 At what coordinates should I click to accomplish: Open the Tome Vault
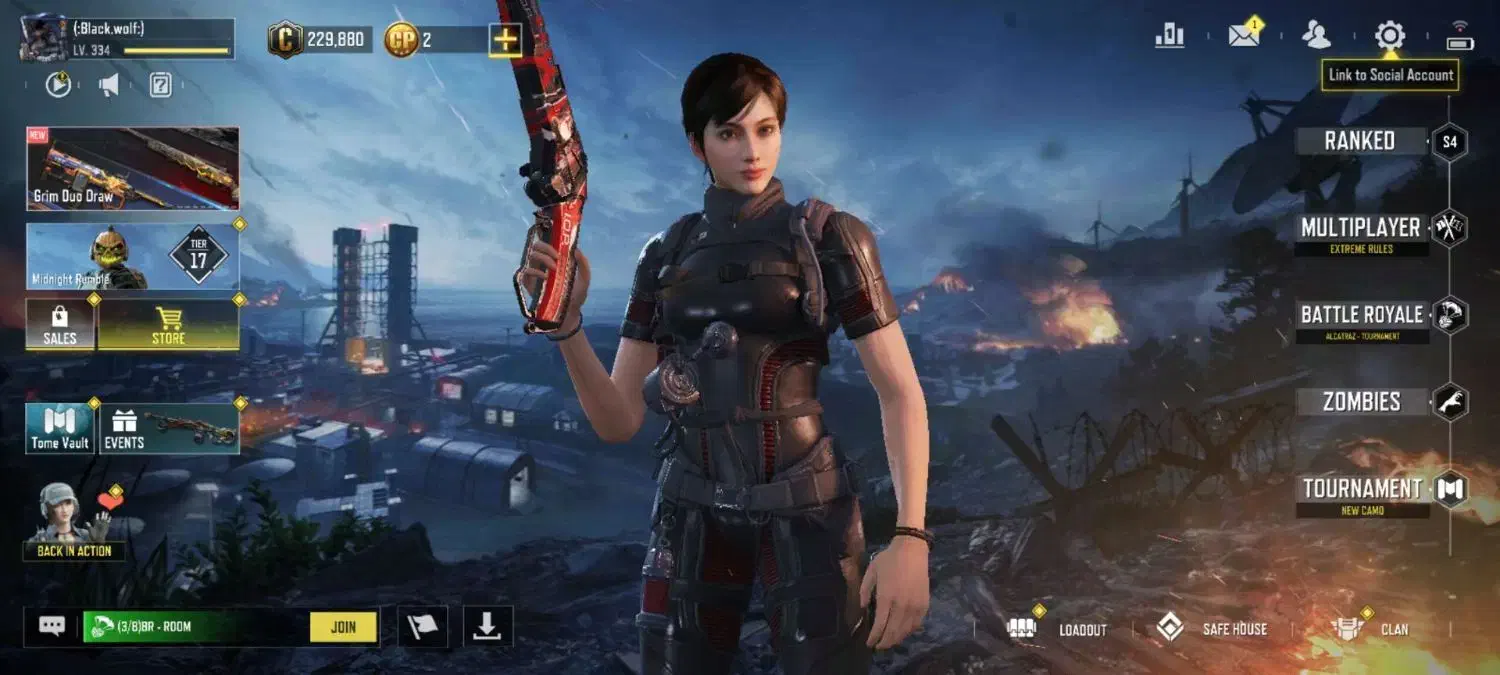point(60,429)
